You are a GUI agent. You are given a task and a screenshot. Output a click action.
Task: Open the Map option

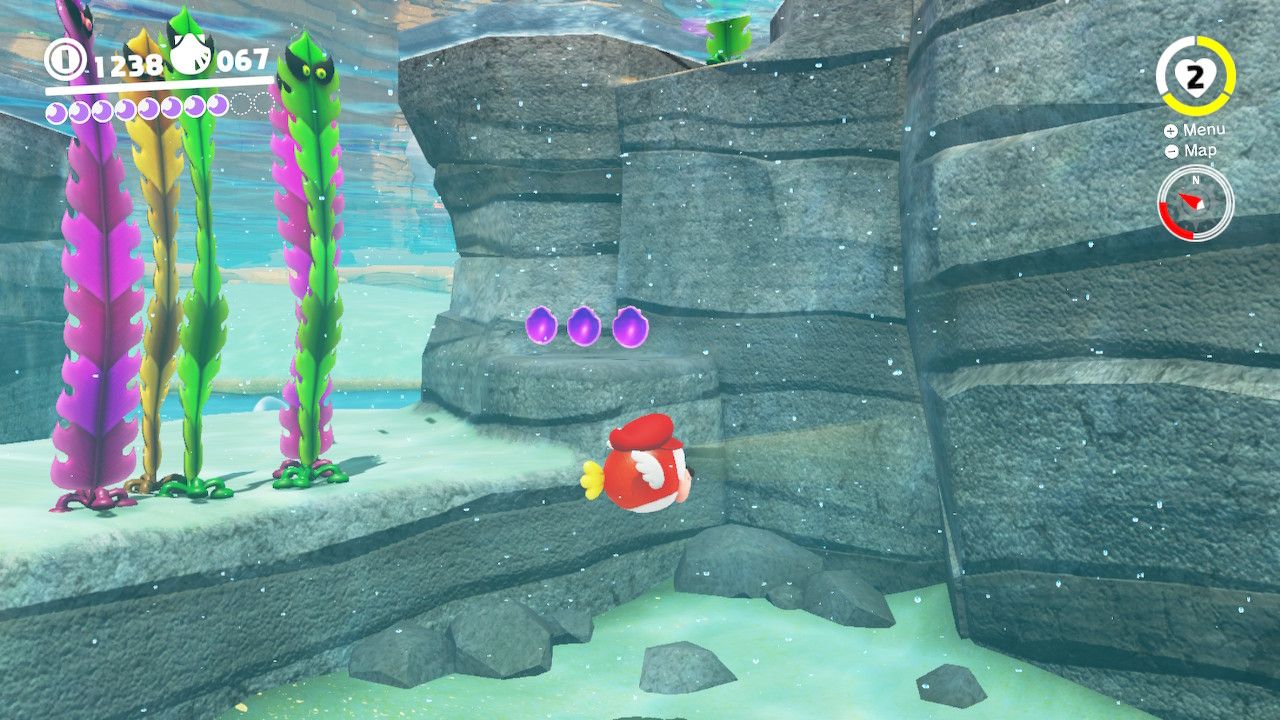click(x=1200, y=150)
